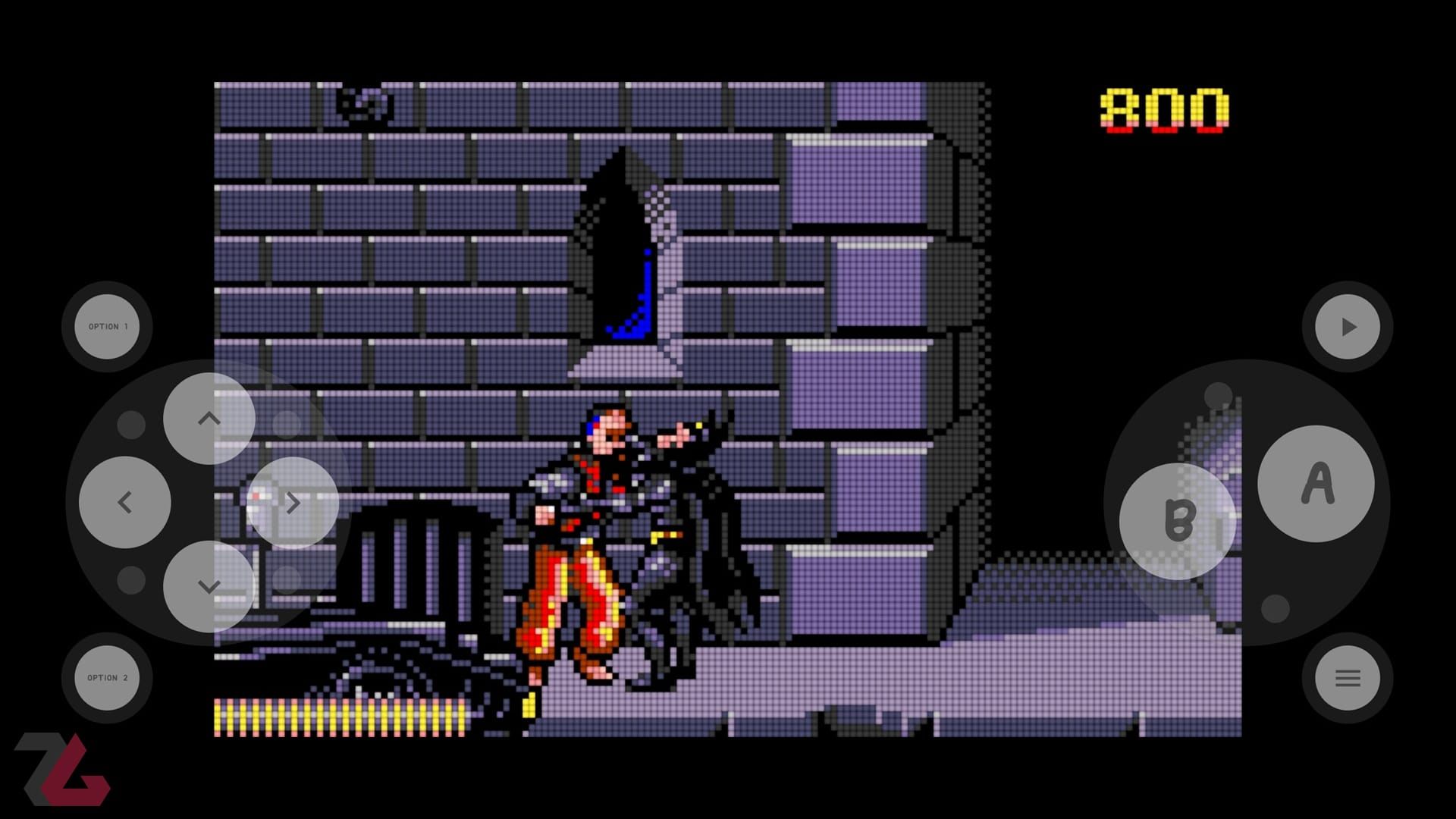This screenshot has height=819, width=1456.
Task: Tap the d-pad left arrow
Action: [125, 502]
